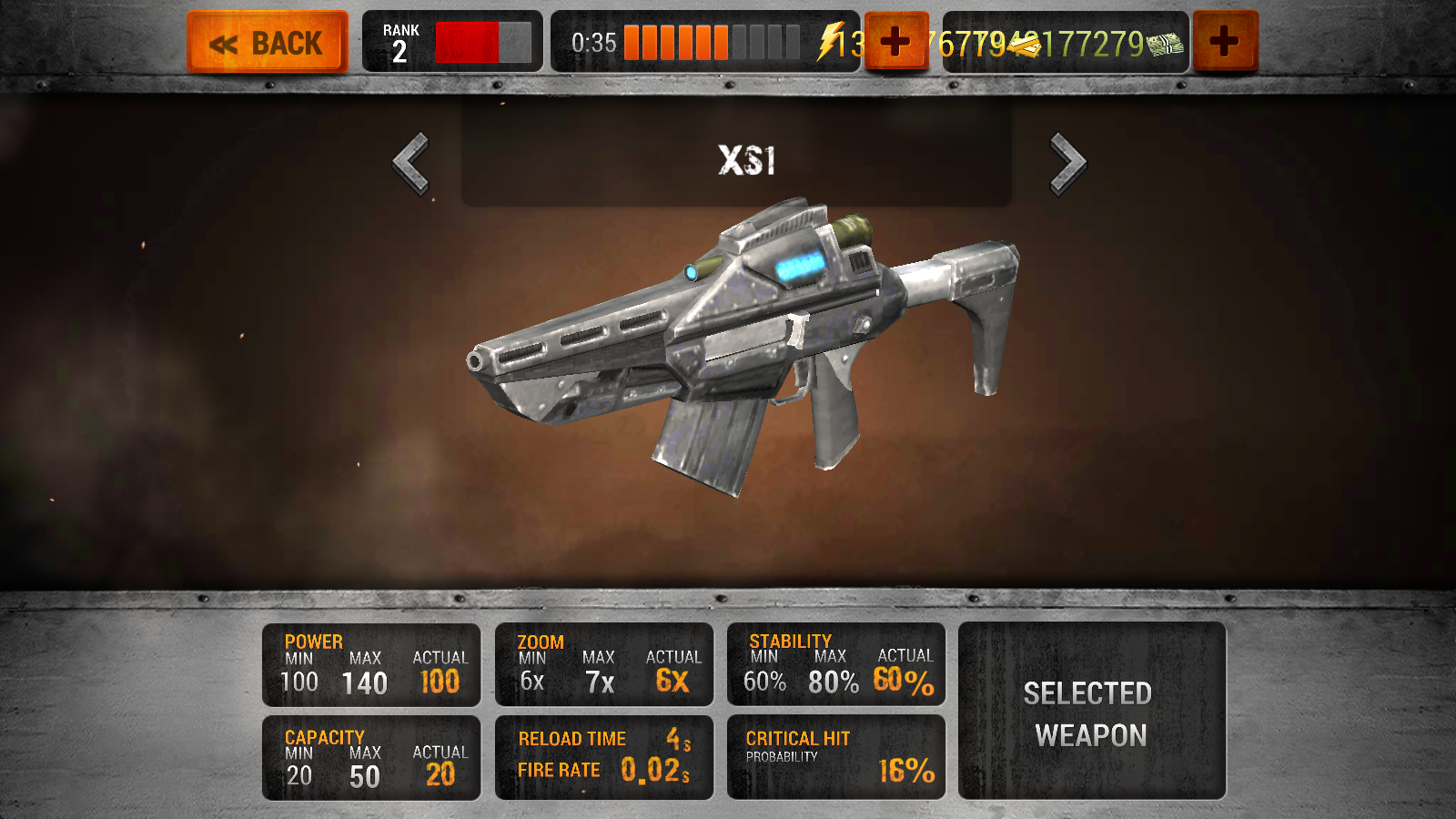
Task: Show the next weapon with the right arrow
Action: (1067, 164)
